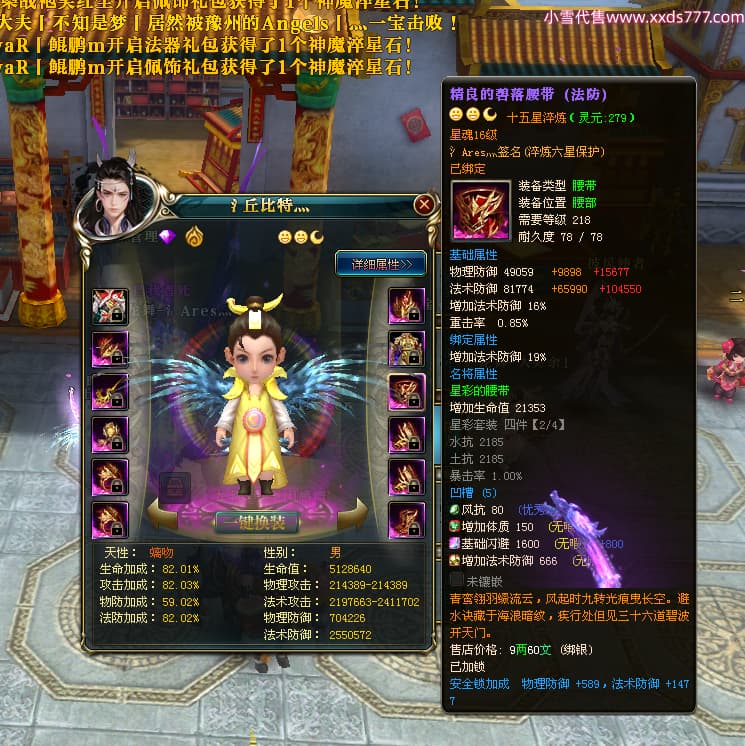Click the 一键换装 quick outfit button

pos(257,521)
